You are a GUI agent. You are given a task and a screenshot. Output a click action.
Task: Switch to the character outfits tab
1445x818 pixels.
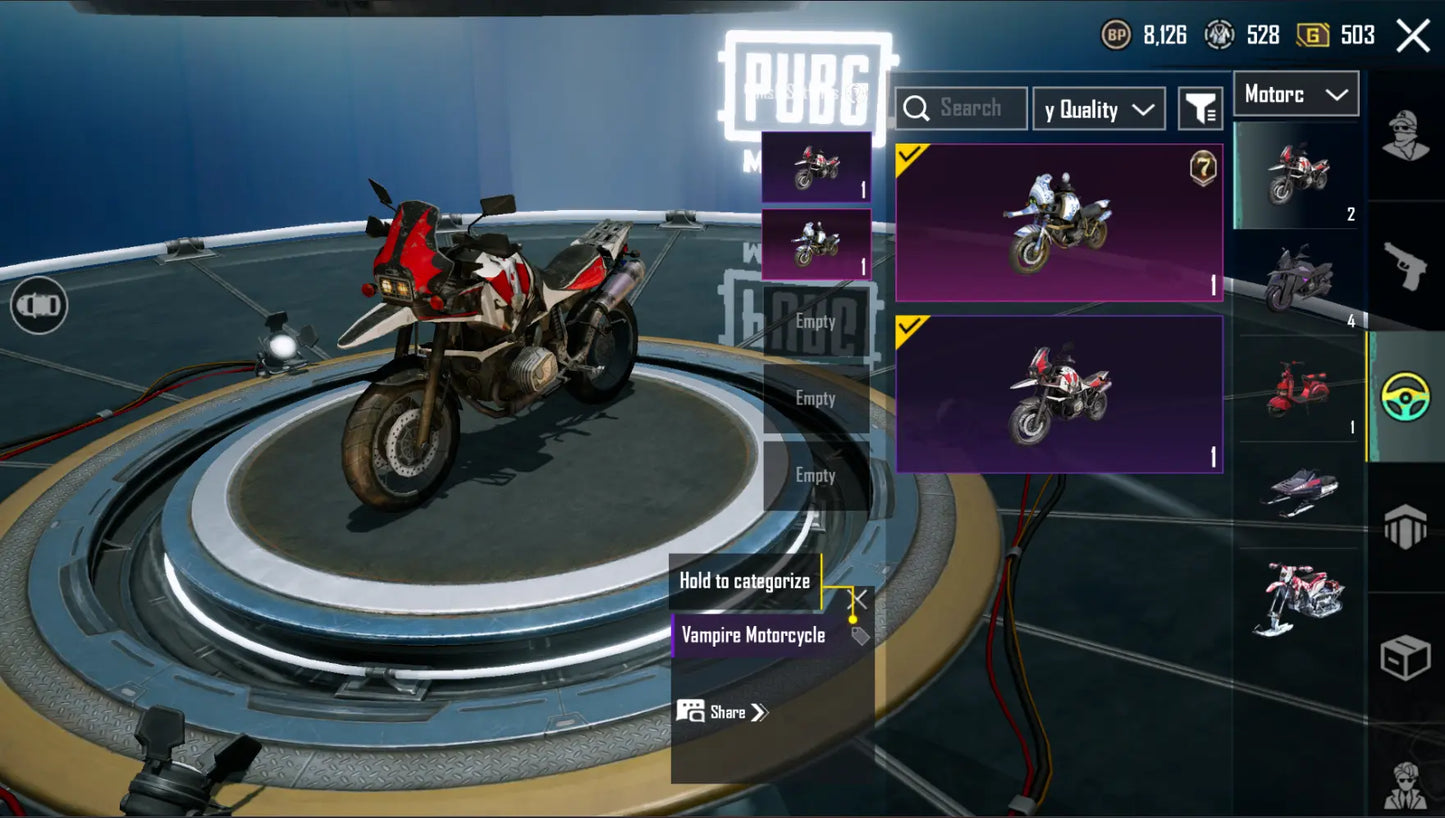[1405, 135]
